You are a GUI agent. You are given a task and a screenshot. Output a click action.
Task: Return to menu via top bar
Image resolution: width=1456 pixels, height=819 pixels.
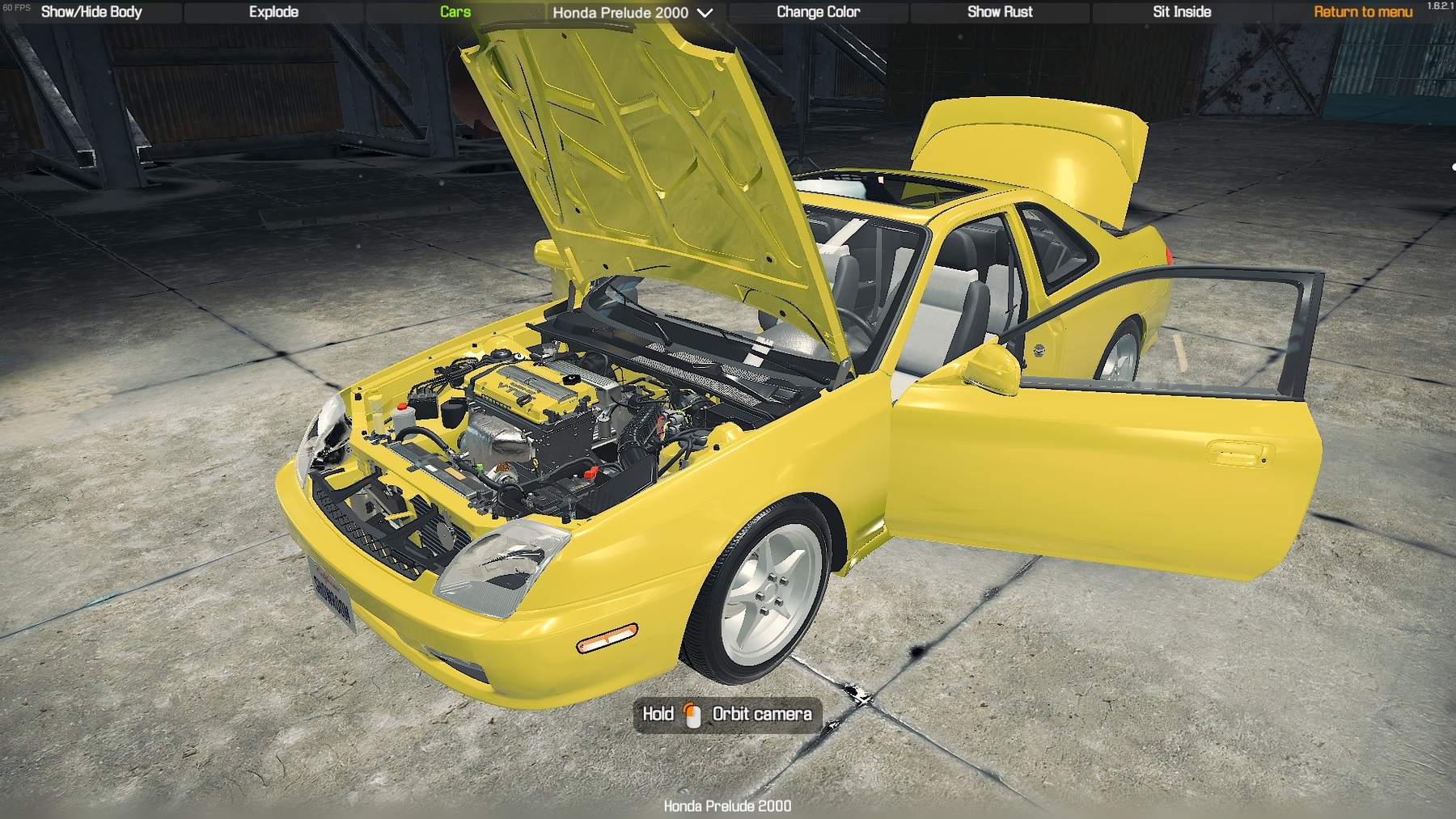click(x=1363, y=12)
